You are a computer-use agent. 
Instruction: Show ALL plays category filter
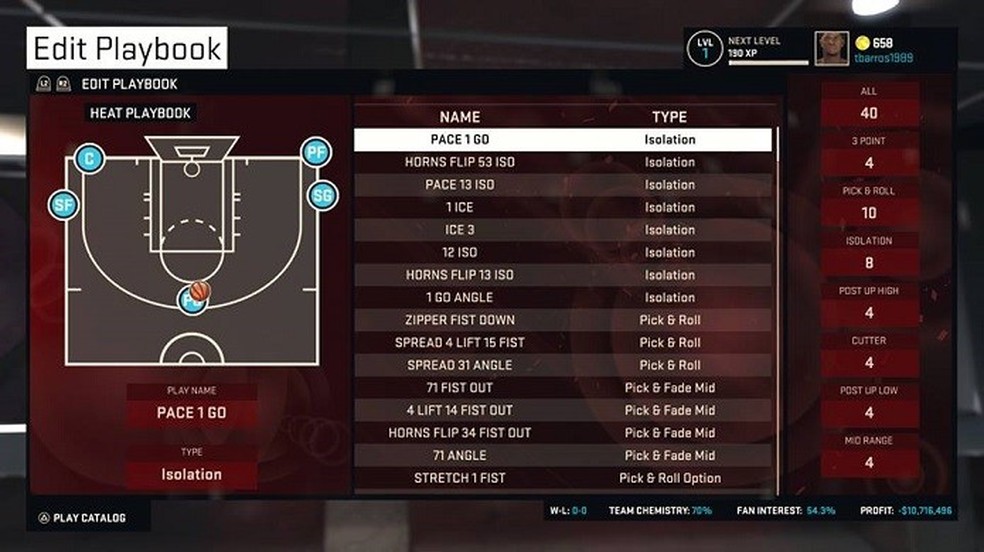coord(869,104)
